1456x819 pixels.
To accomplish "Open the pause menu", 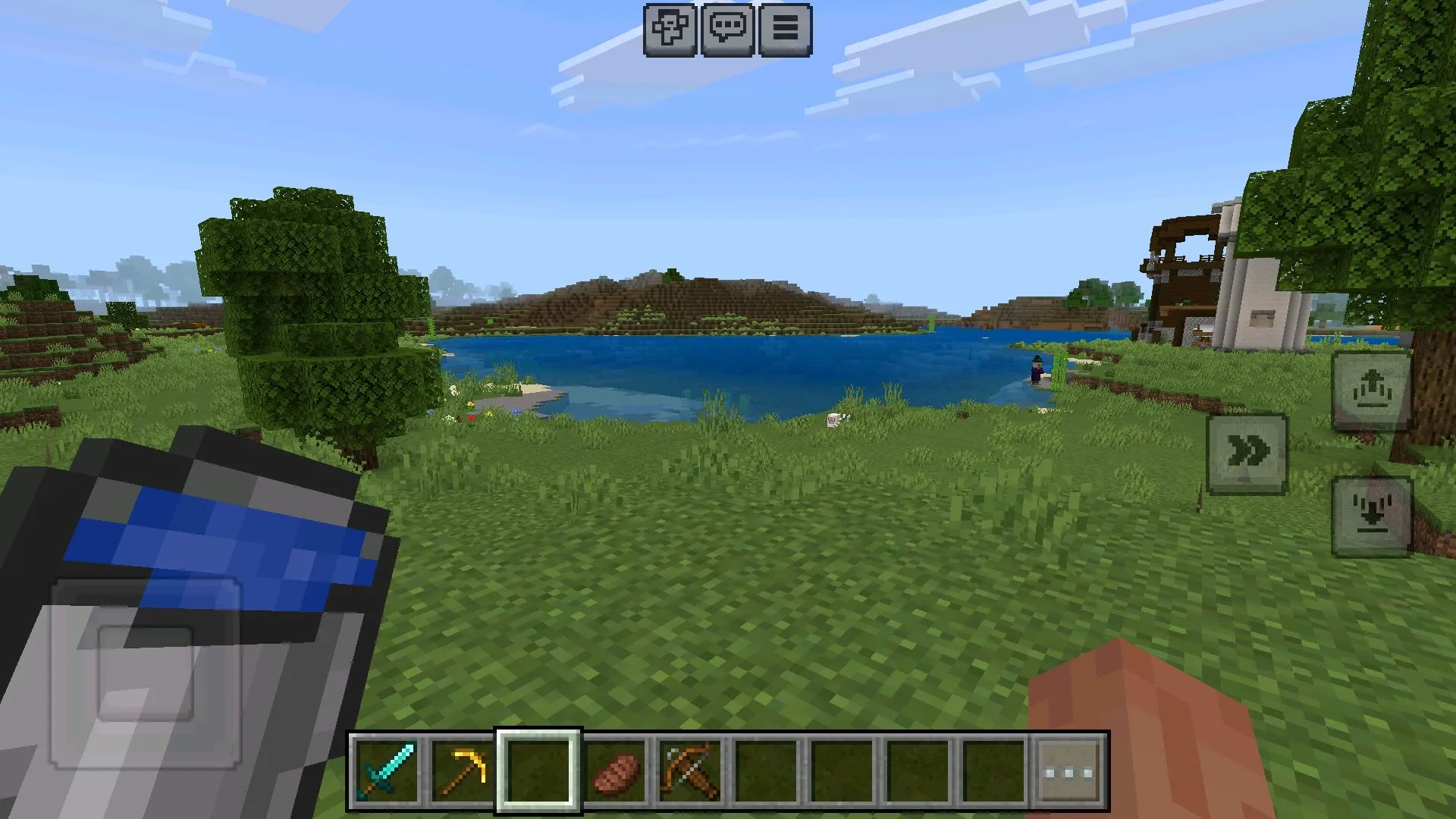I will (x=785, y=30).
